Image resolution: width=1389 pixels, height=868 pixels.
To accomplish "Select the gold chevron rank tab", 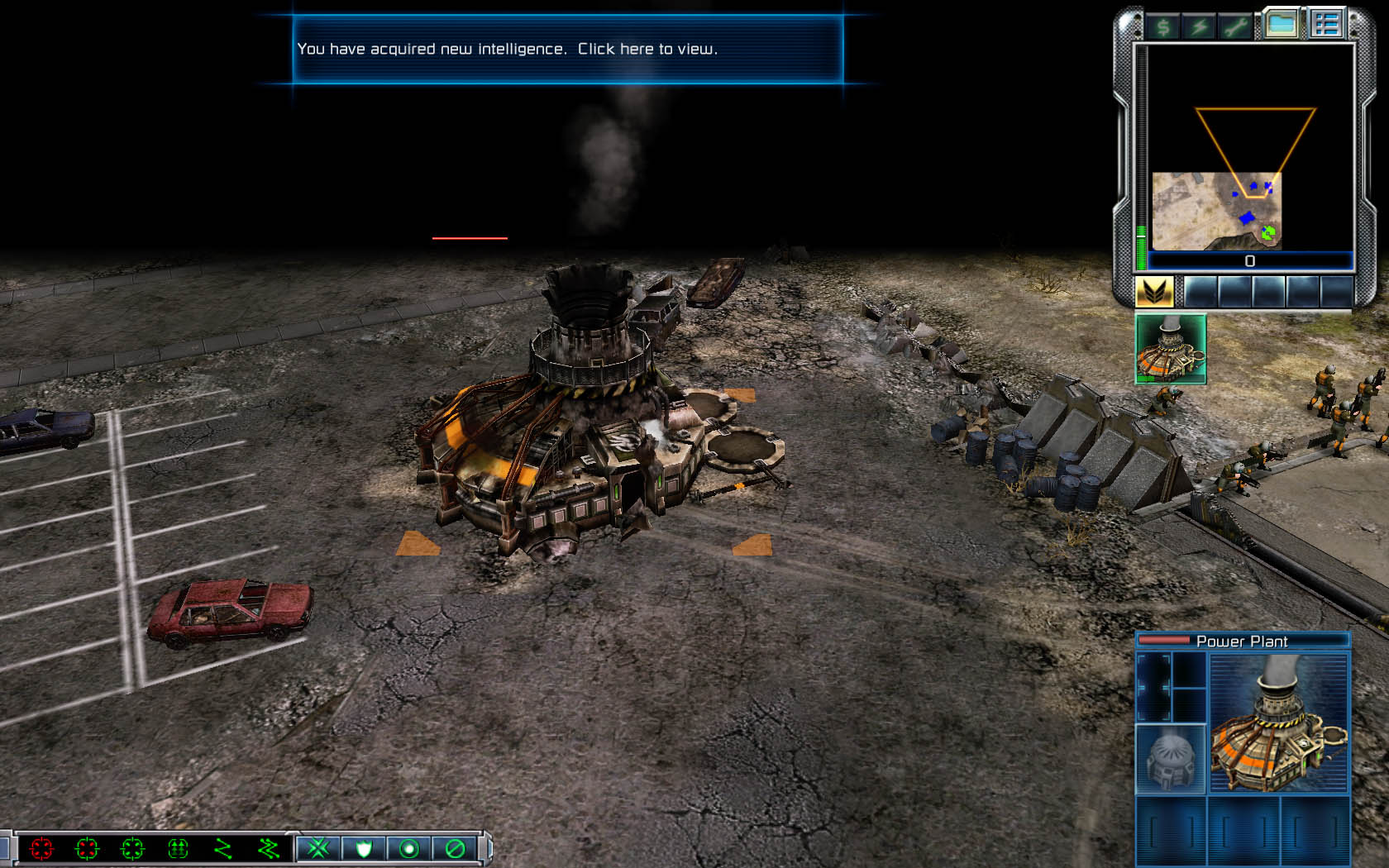I will [1153, 292].
